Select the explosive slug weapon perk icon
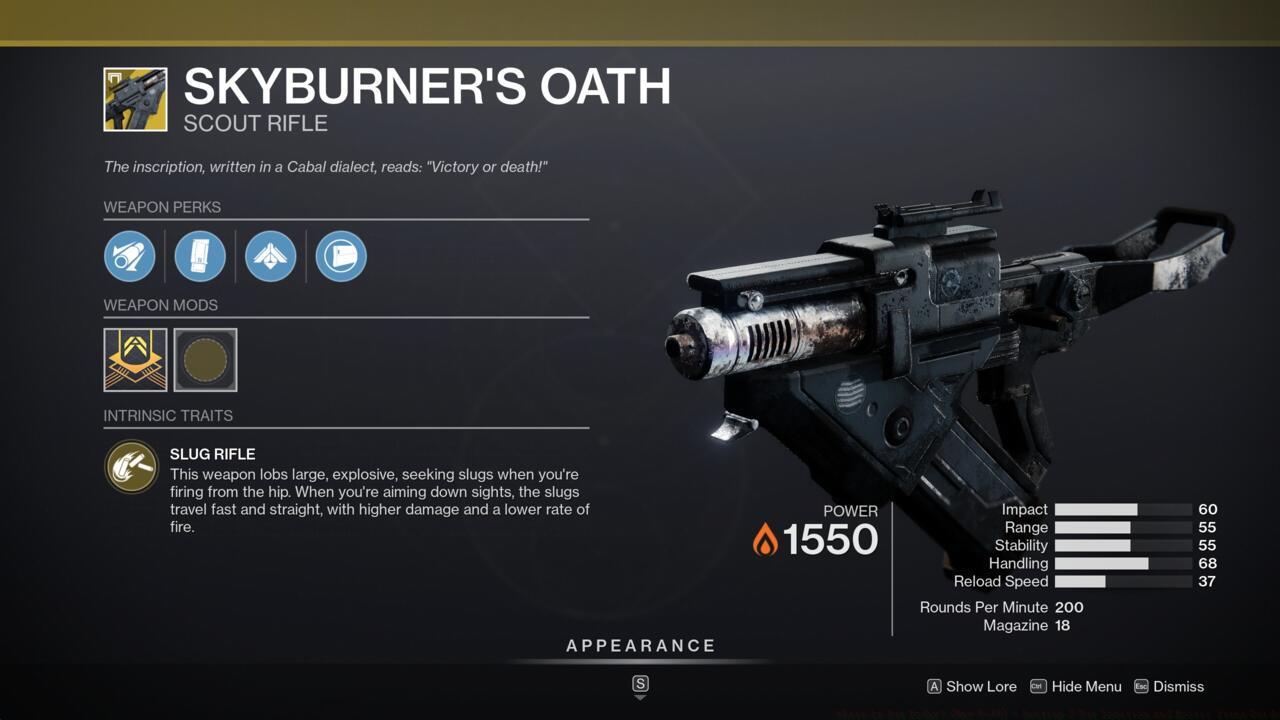Screen dimensions: 1280x720 130,256
